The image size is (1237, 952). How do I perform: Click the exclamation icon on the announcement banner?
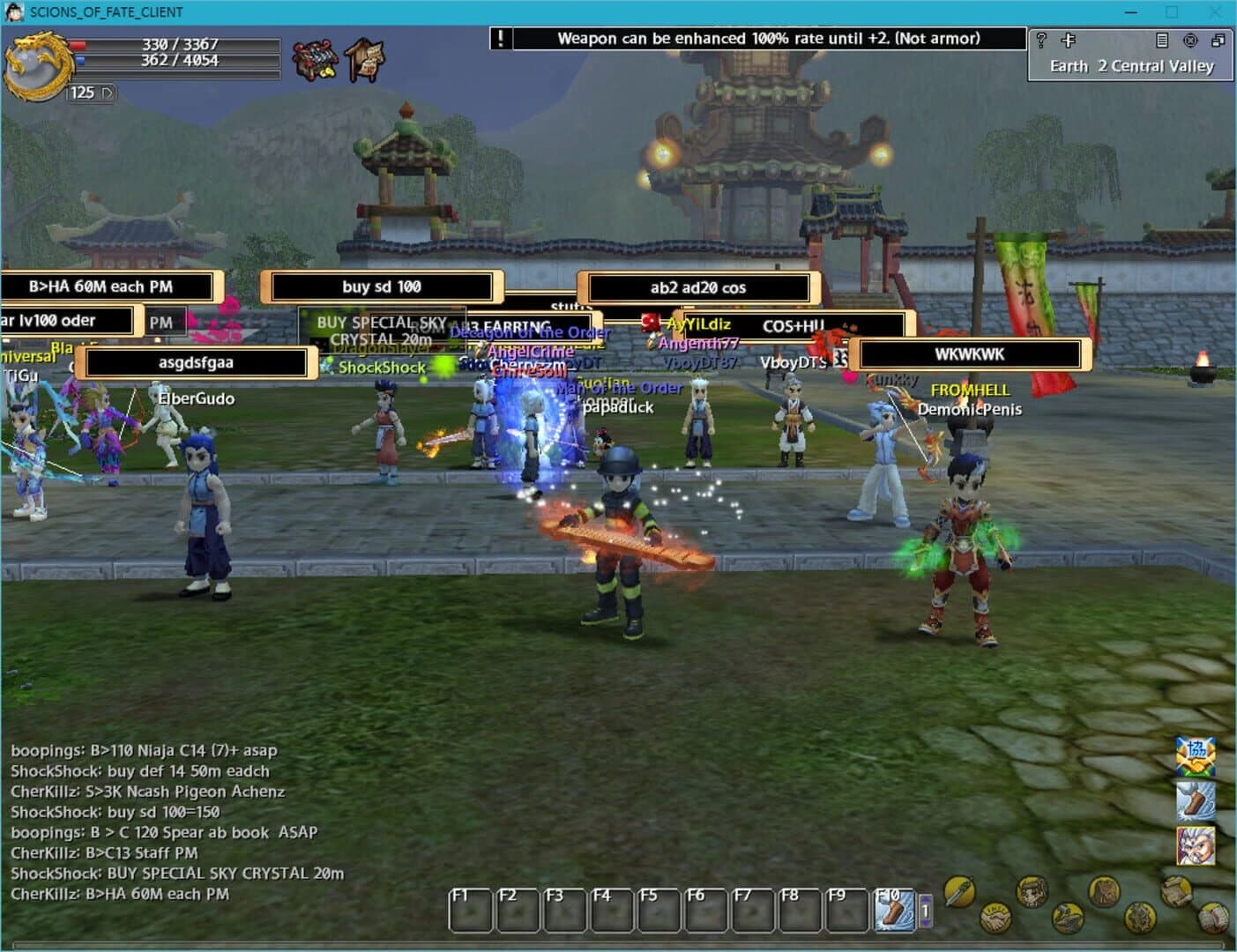tap(499, 38)
